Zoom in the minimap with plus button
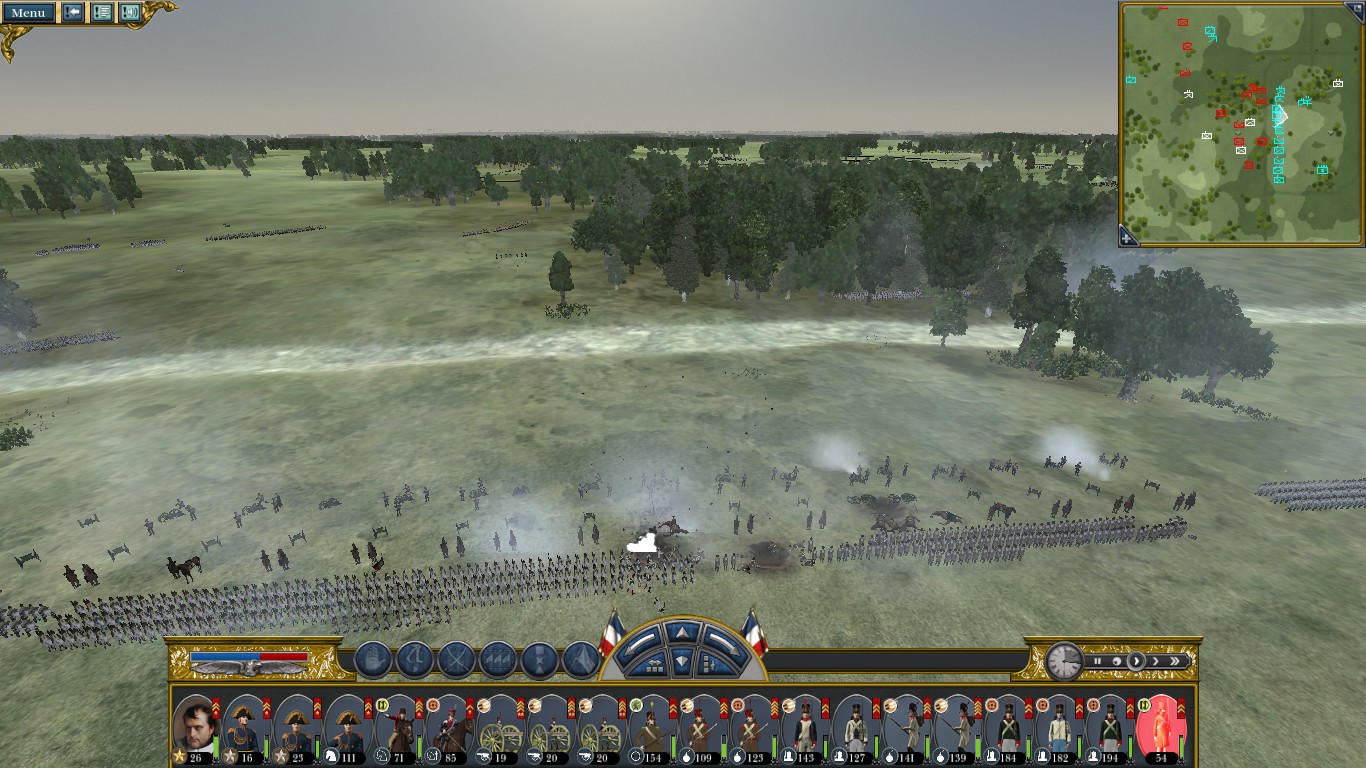The image size is (1366, 768). (x=1128, y=237)
